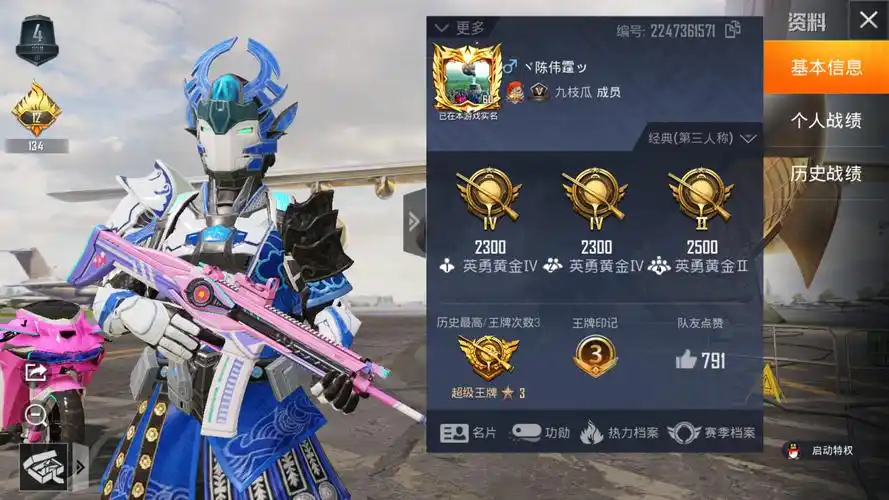Zoom out with the magnifier minus icon
Screen dimensions: 889x500
36,412
